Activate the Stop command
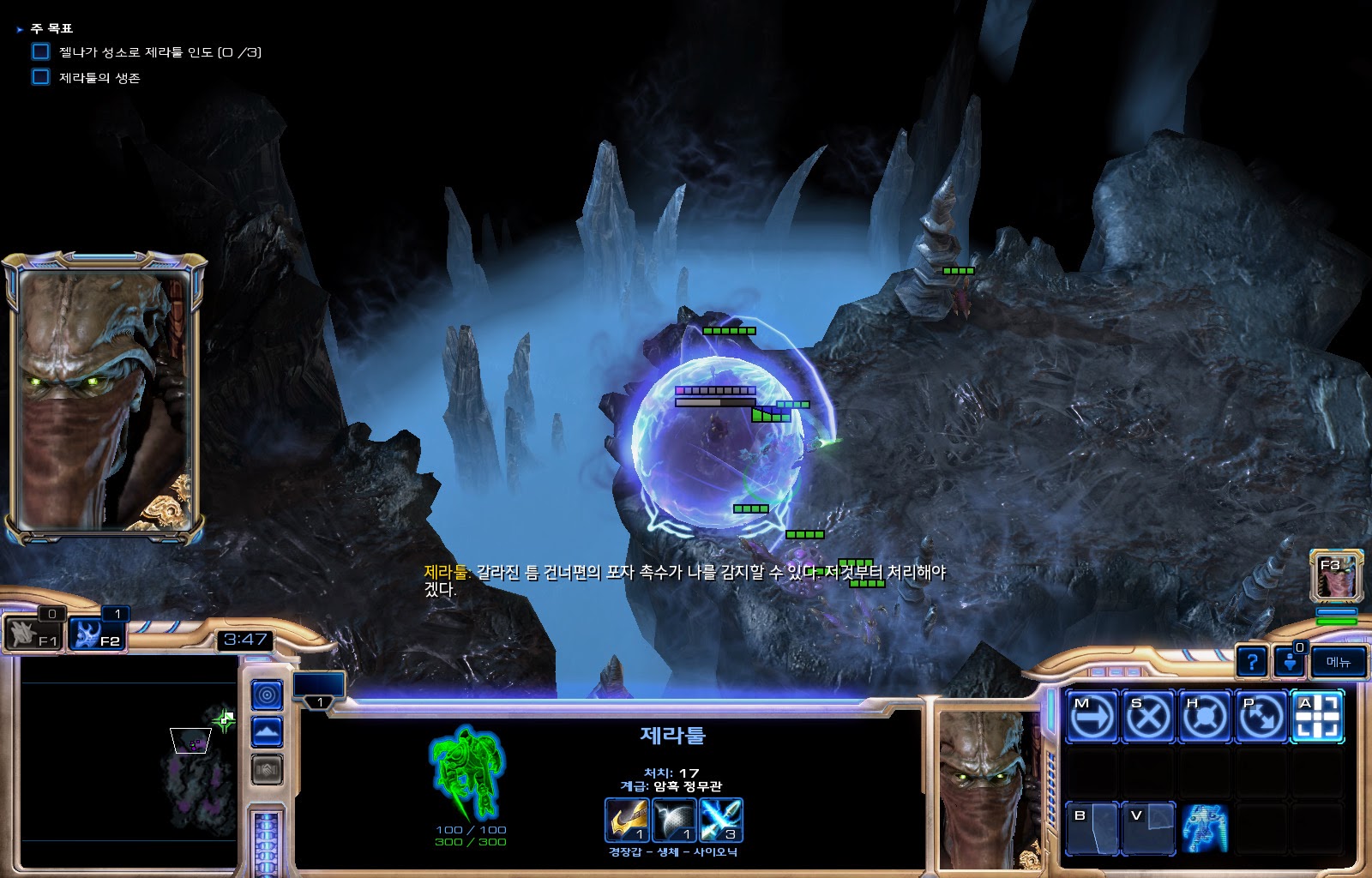Screen dimensions: 1372x878 [x=1147, y=716]
